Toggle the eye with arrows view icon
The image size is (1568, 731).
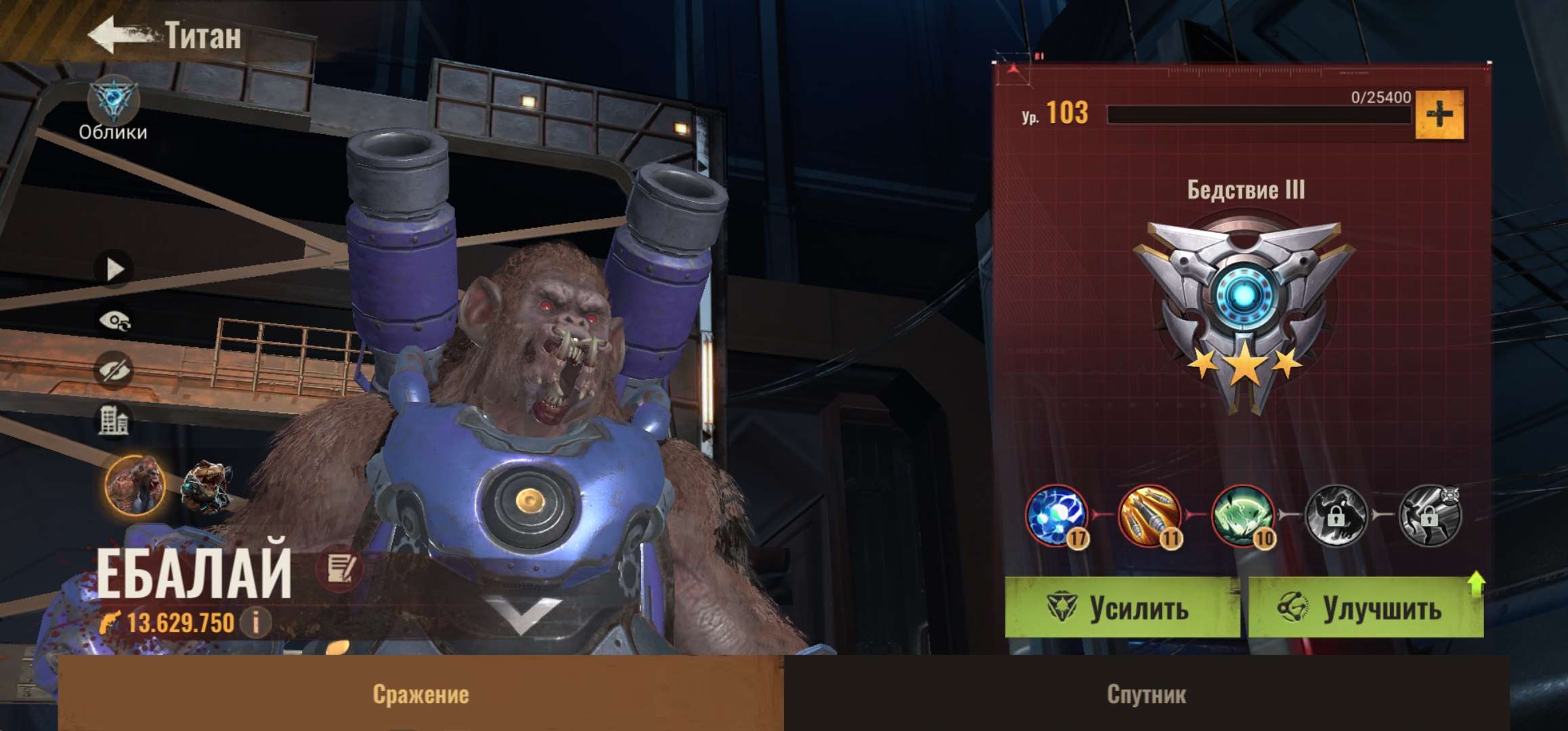point(114,321)
